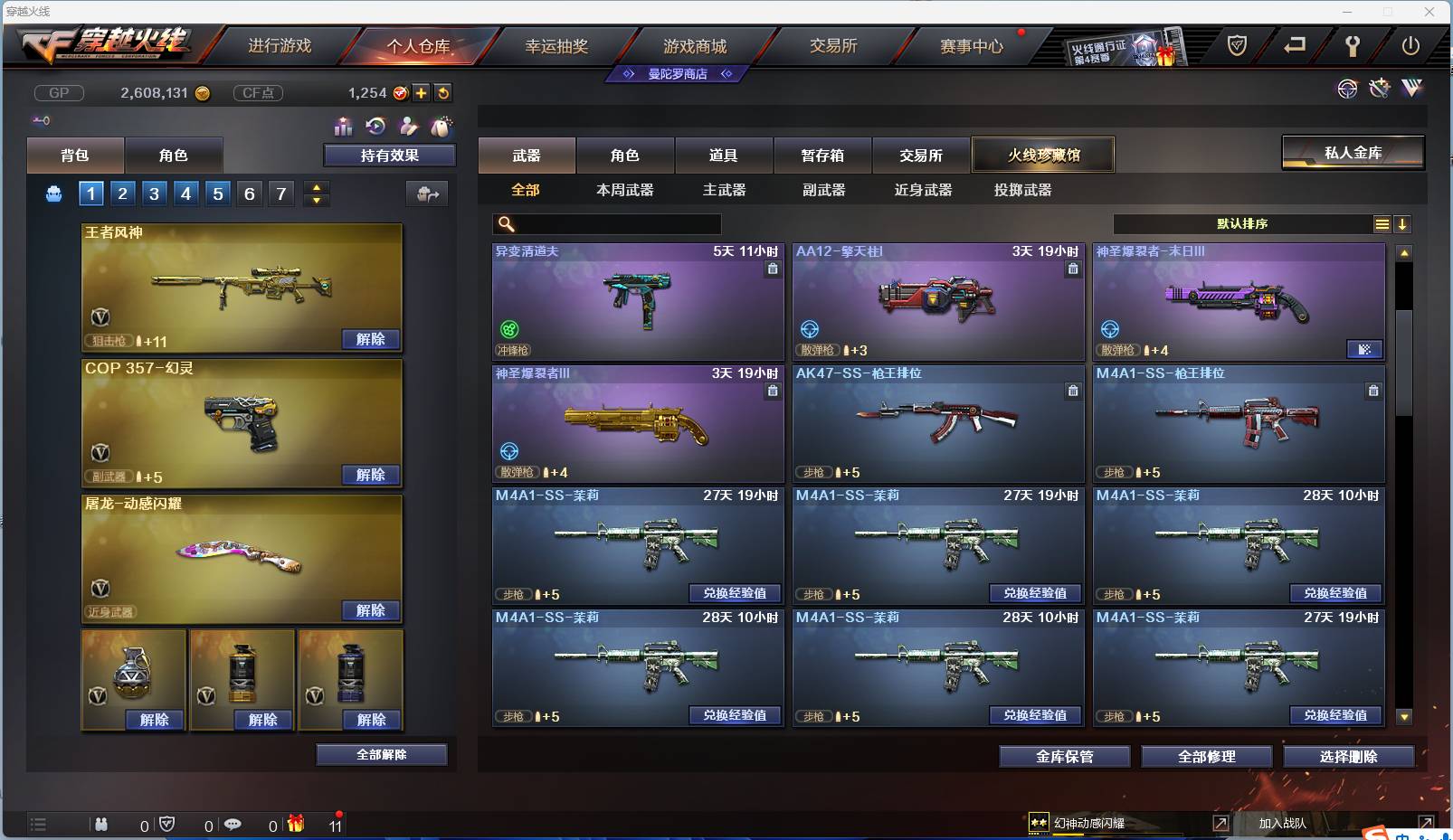Image resolution: width=1453 pixels, height=840 pixels.
Task: Open the CF点 recharge with the plus icon
Action: click(422, 92)
